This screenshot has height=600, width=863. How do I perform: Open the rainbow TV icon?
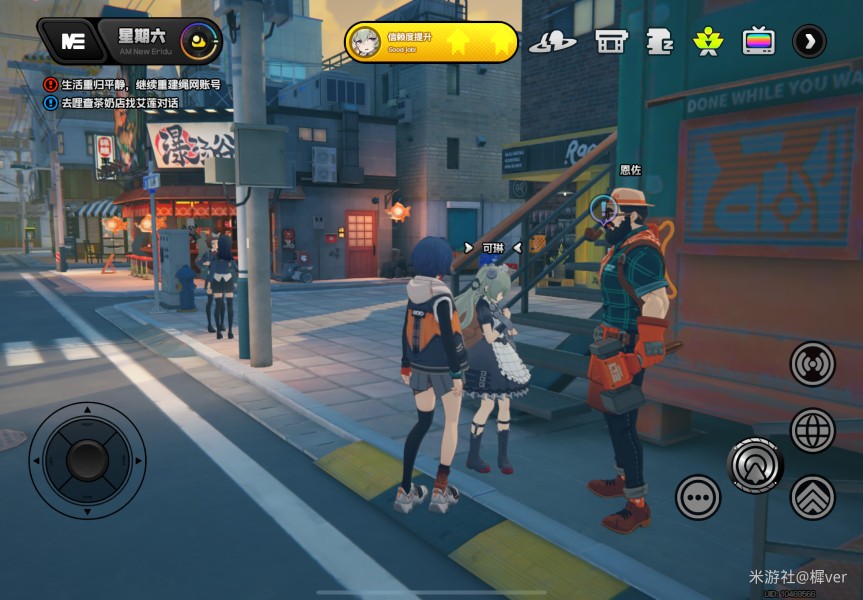tap(758, 41)
